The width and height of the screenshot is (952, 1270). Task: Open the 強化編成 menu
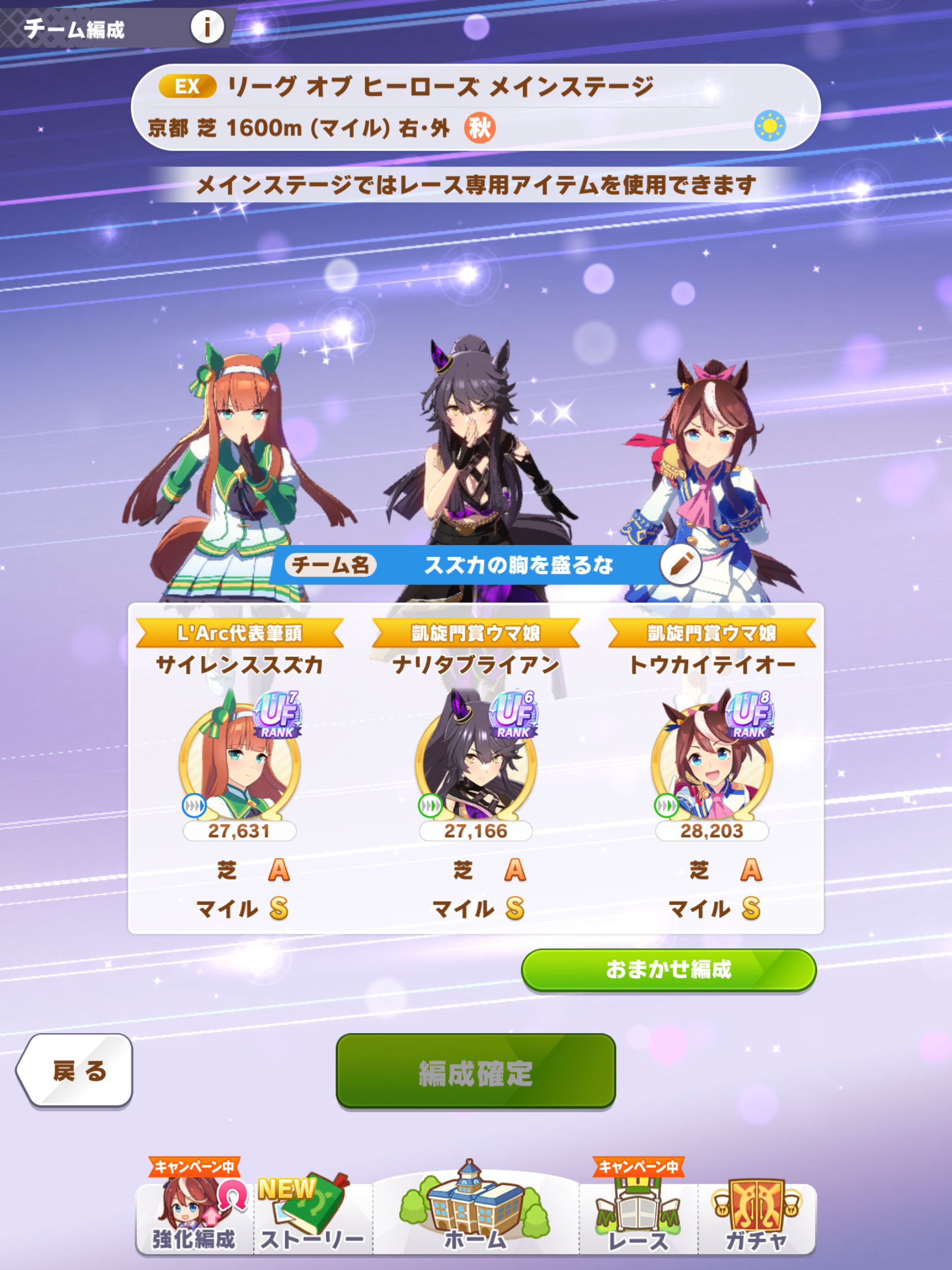pos(195,1213)
